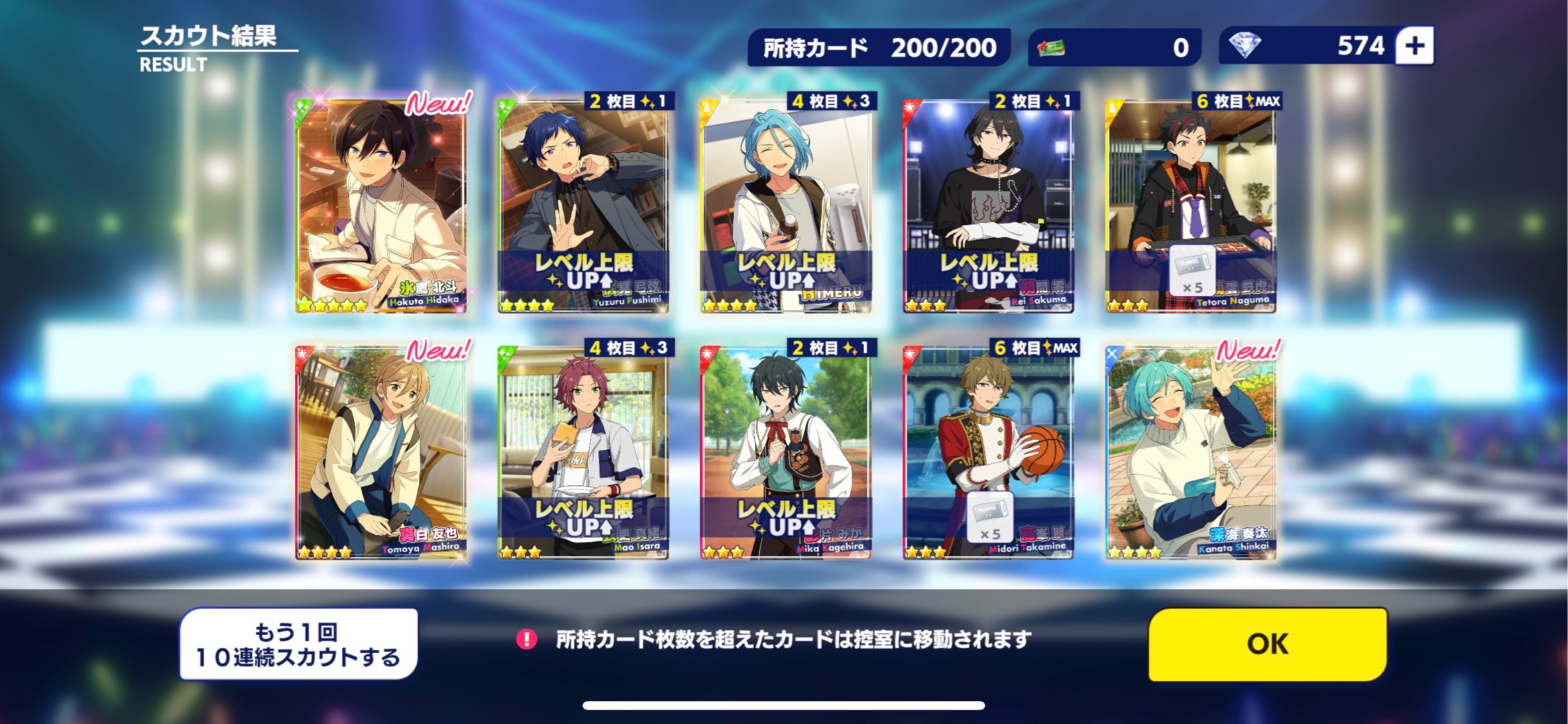The image size is (1568, 724).
Task: Choose the Rei Sakuma card
Action: pyautogui.click(x=989, y=205)
